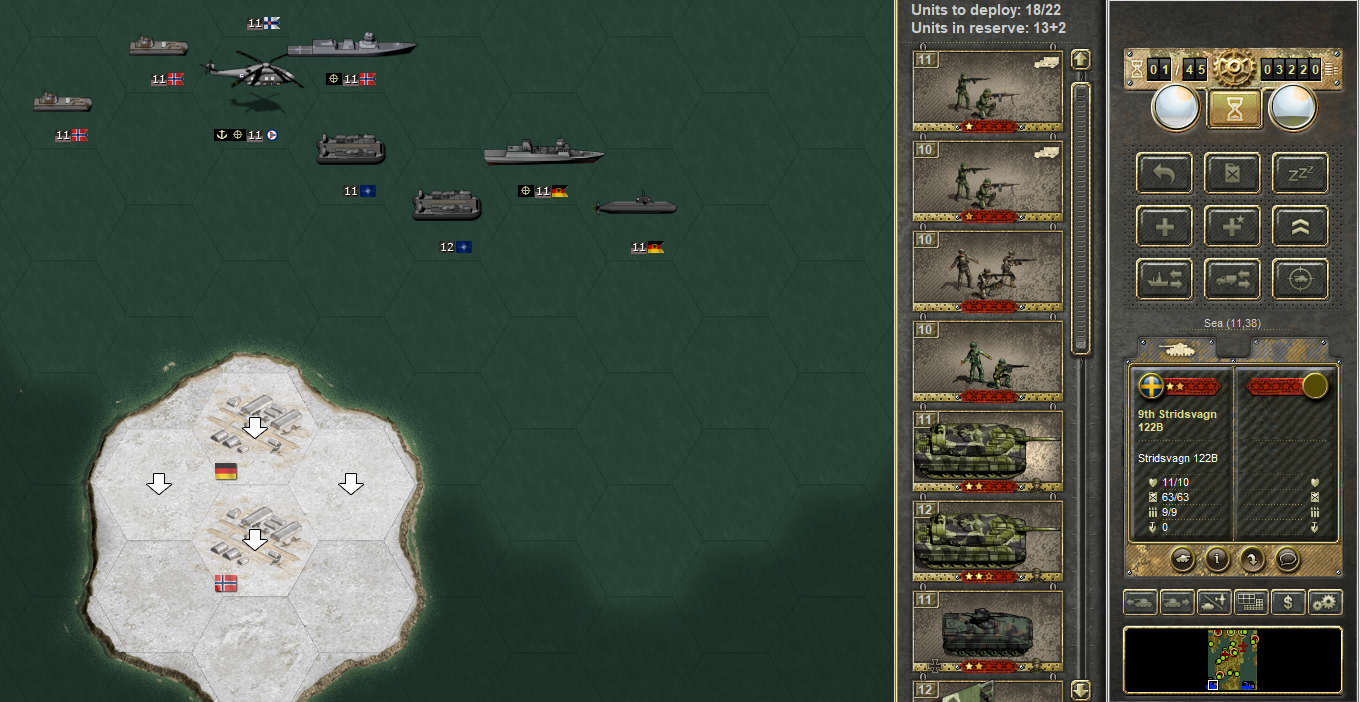Image resolution: width=1360 pixels, height=702 pixels.
Task: Pick the strength 11 infantry card with truck
Action: tap(988, 91)
